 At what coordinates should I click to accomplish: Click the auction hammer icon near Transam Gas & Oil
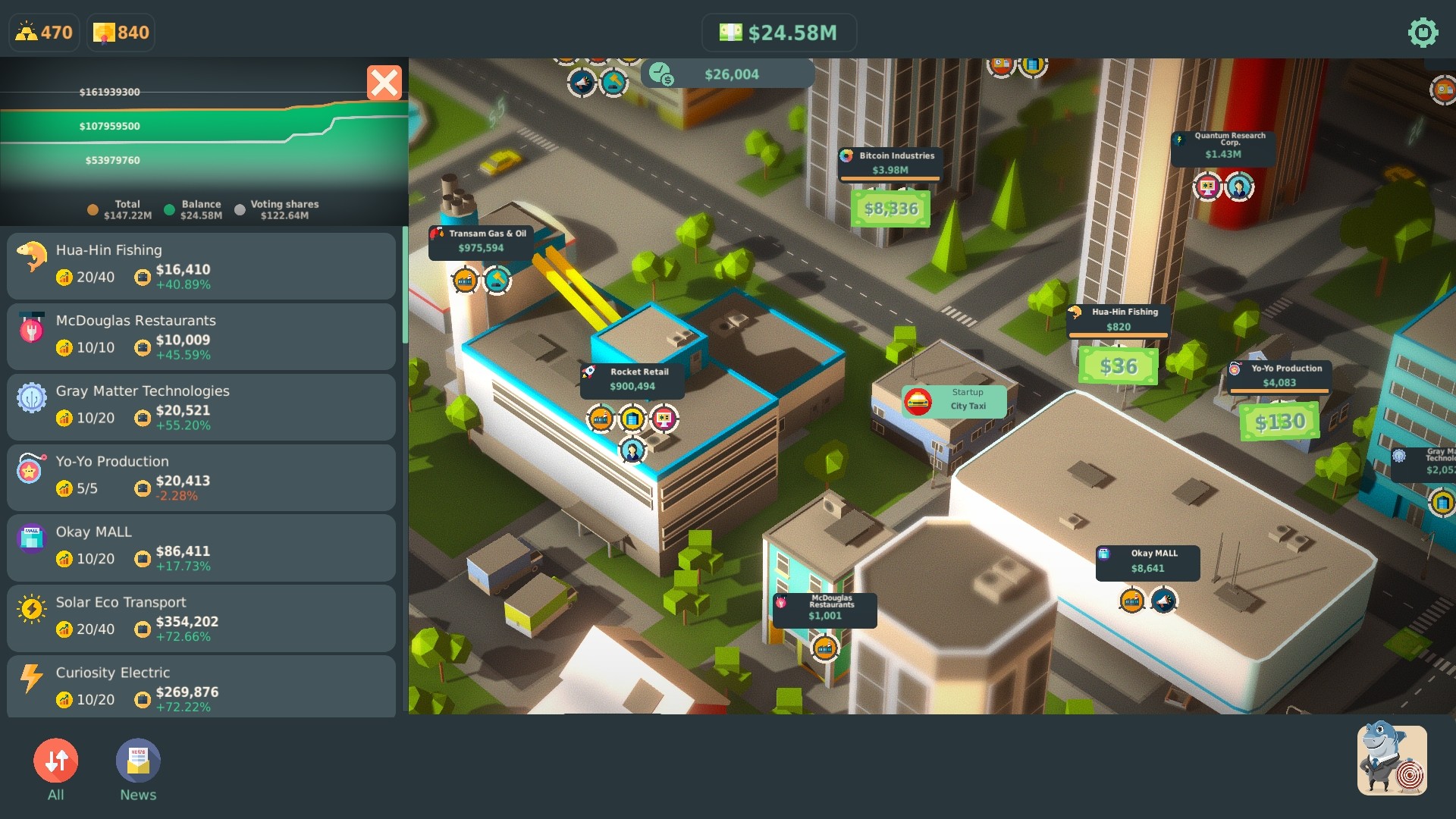pos(497,281)
